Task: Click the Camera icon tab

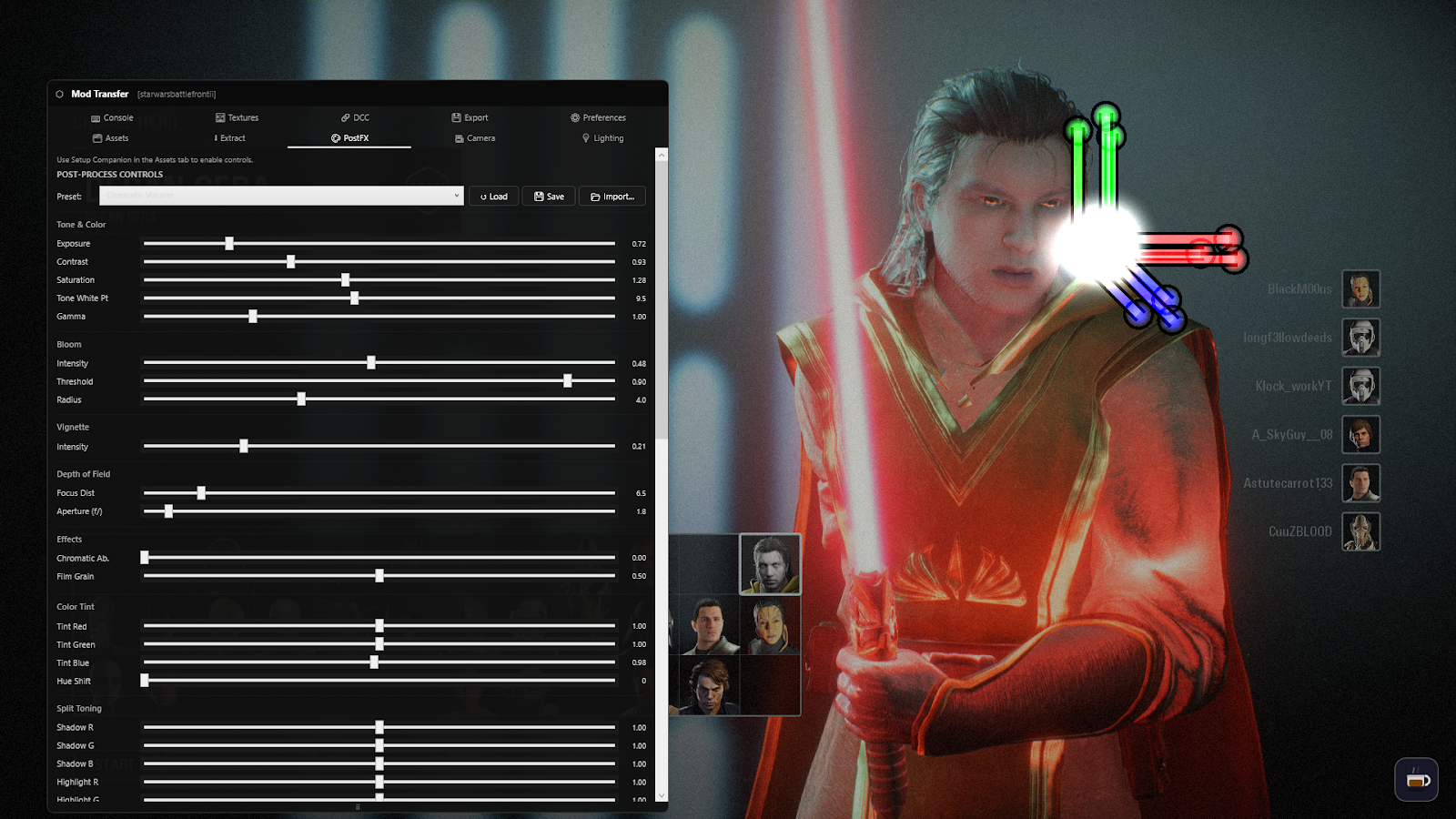Action: (x=459, y=137)
